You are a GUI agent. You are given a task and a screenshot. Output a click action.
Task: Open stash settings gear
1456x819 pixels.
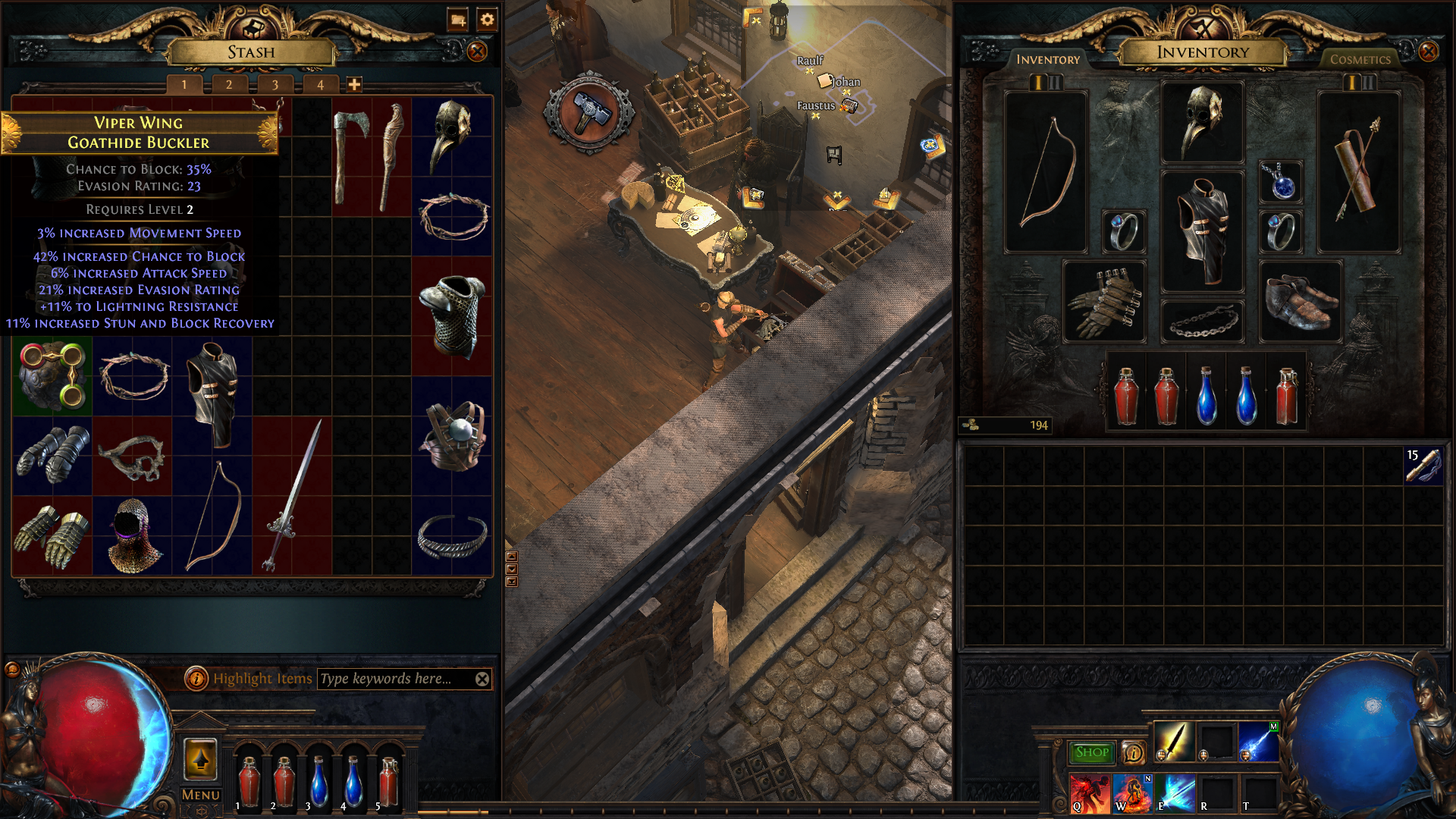(x=487, y=20)
